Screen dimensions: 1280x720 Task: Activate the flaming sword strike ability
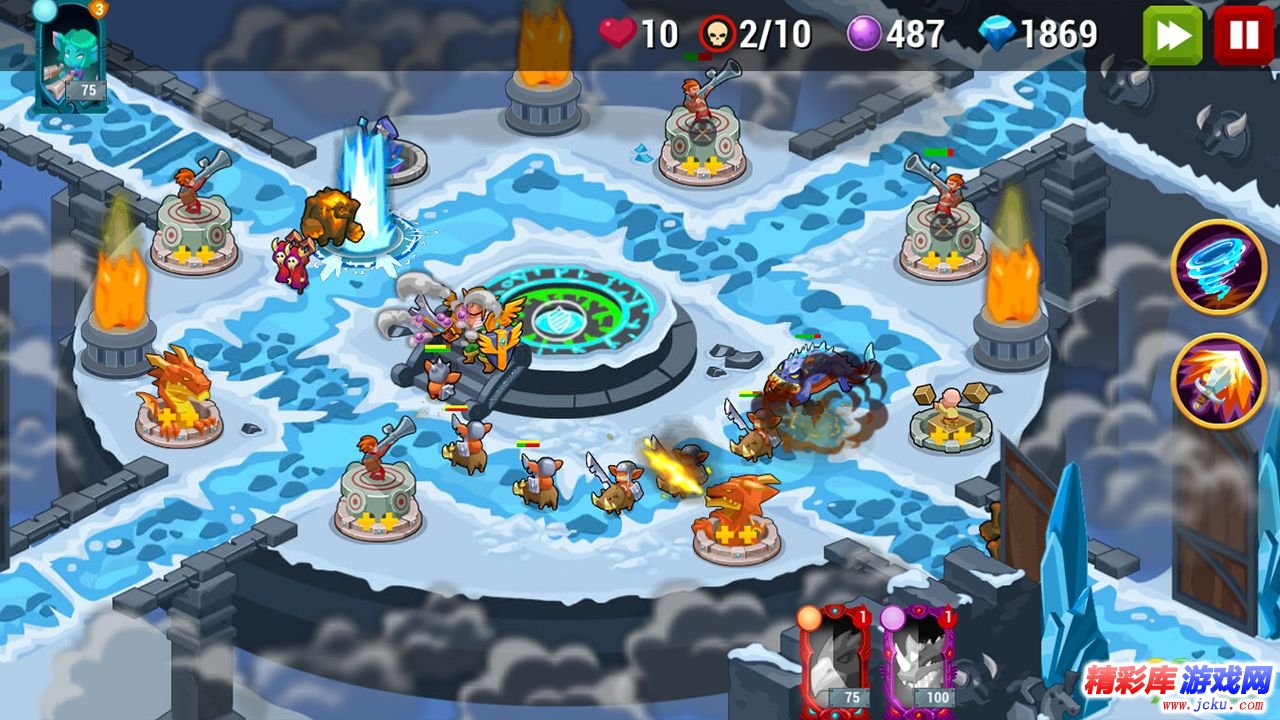click(1219, 380)
